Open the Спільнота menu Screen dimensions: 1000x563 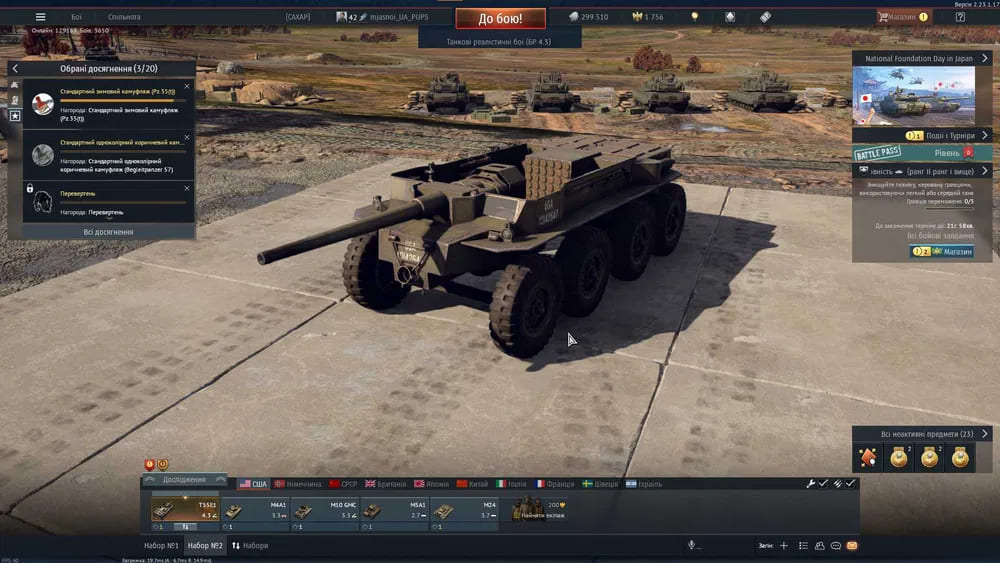tap(124, 17)
